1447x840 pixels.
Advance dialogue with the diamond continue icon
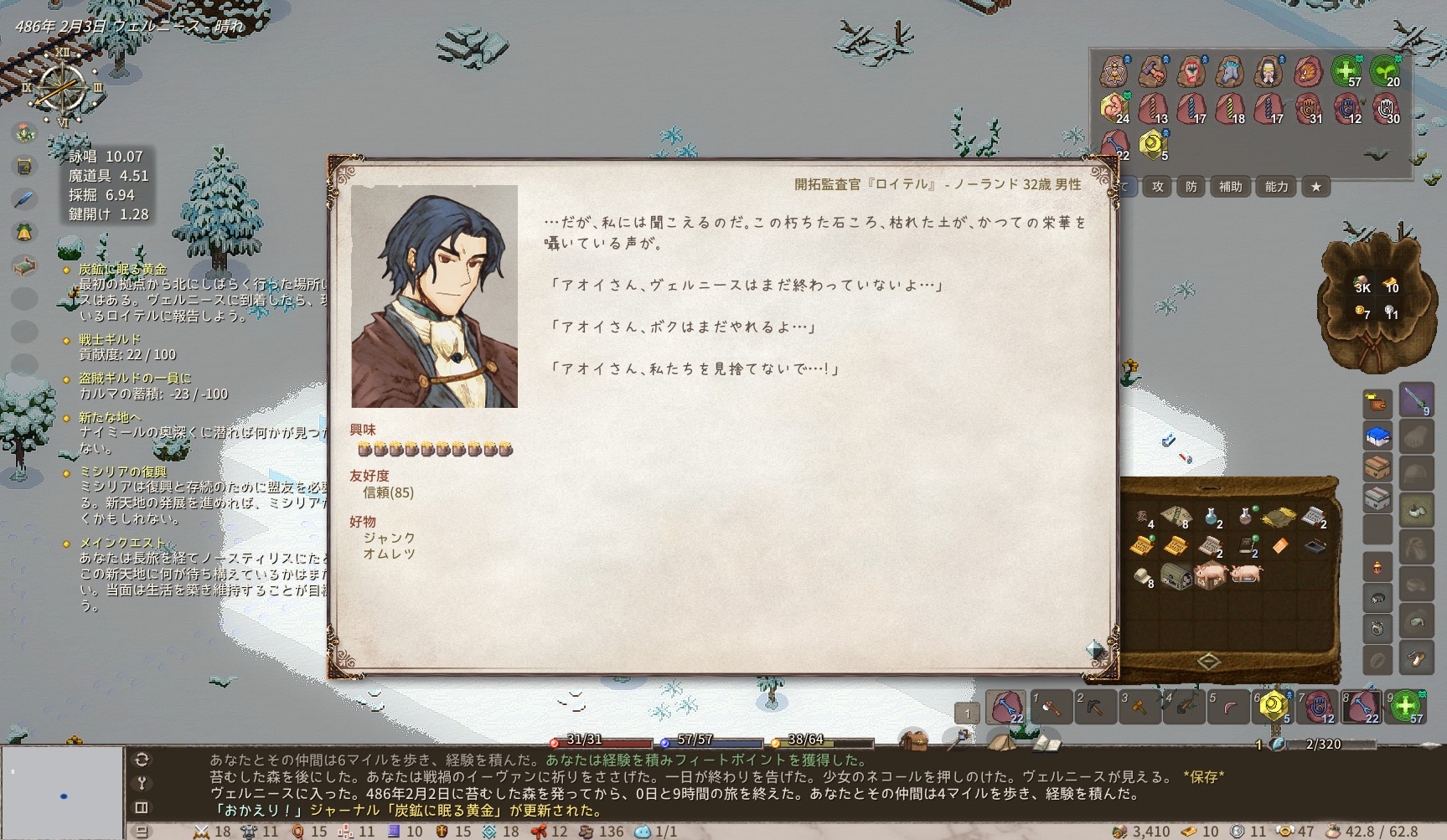pyautogui.click(x=1095, y=648)
